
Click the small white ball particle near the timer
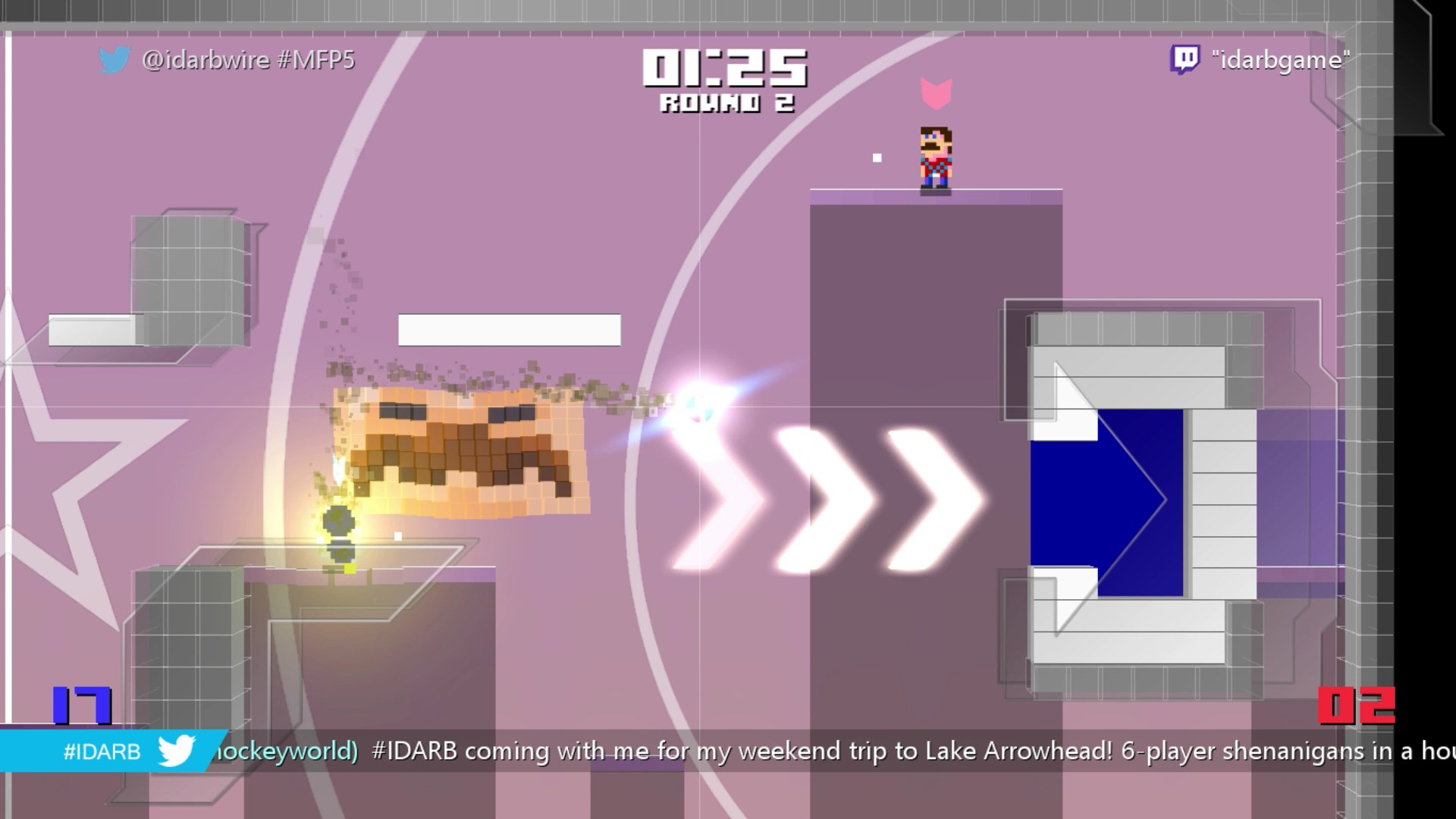coord(877,156)
